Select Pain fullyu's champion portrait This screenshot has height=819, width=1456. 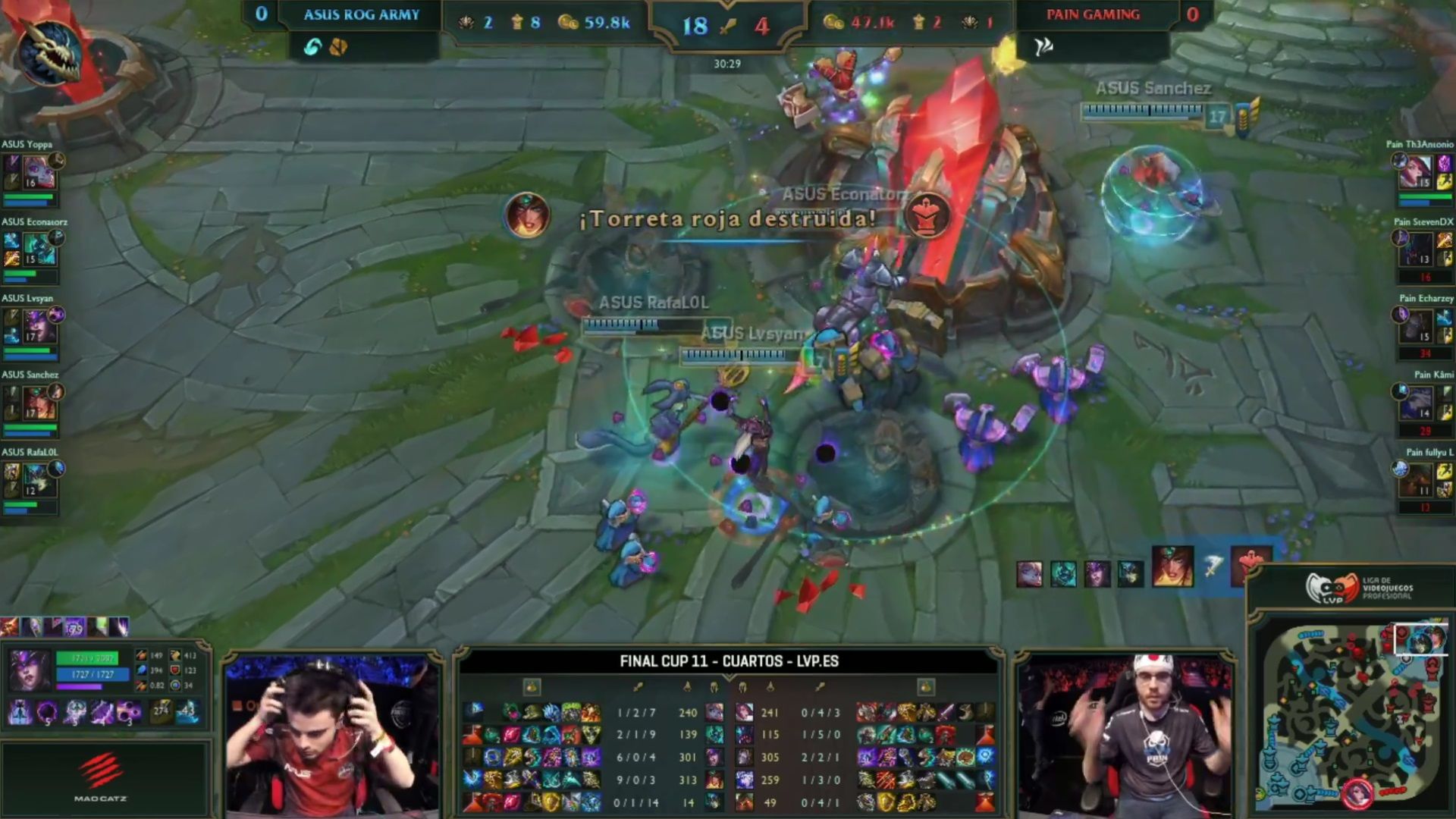pyautogui.click(x=1418, y=479)
